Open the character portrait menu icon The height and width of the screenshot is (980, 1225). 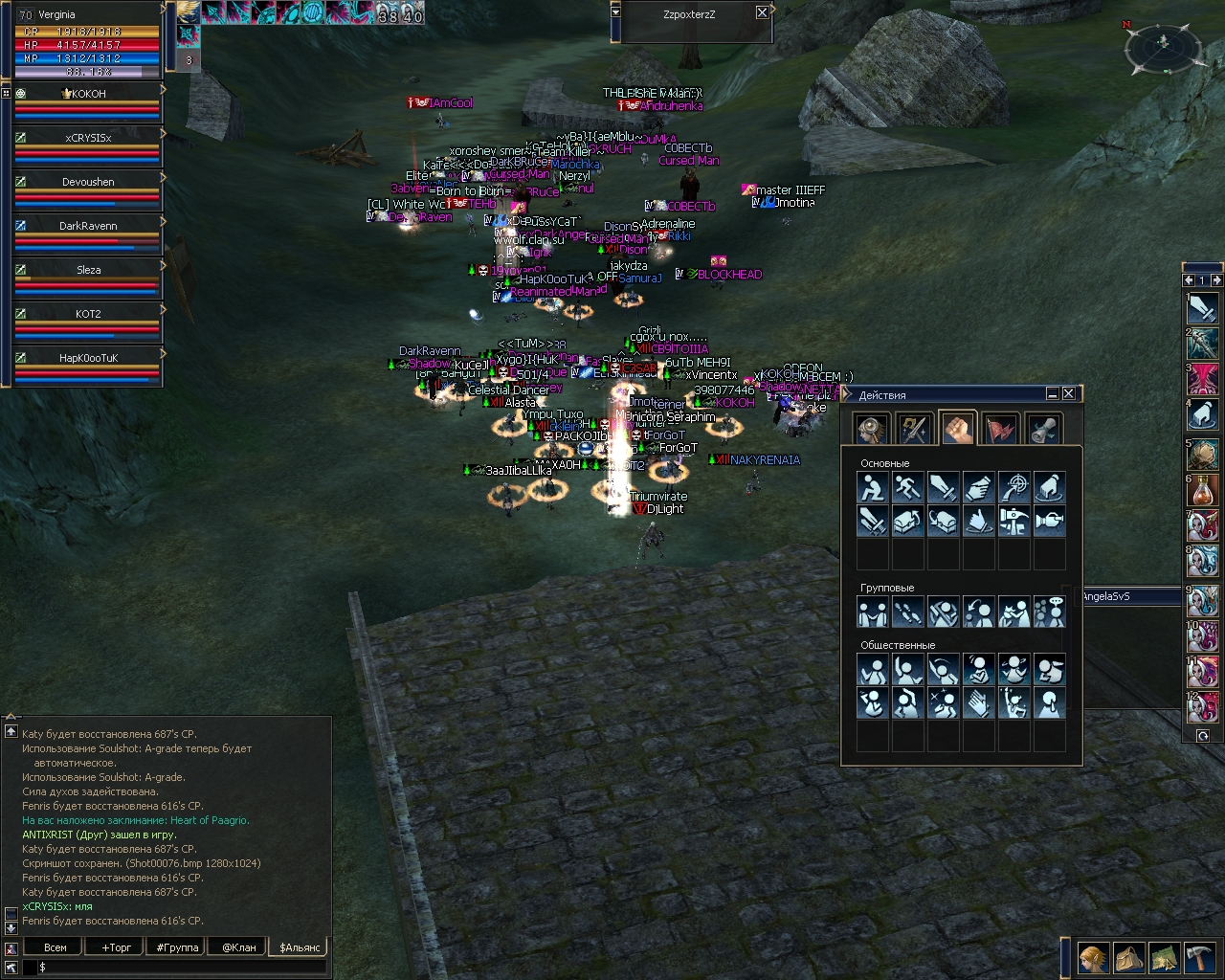tap(1093, 957)
